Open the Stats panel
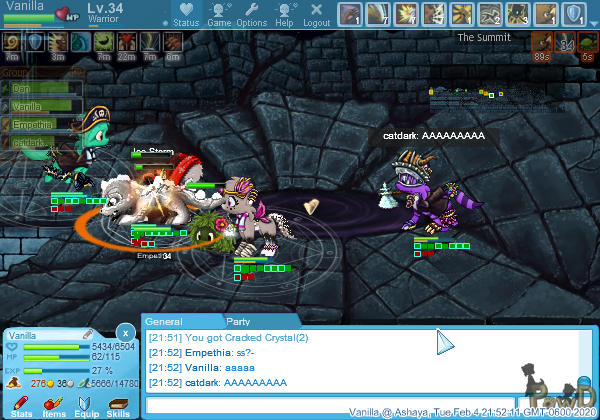The width and height of the screenshot is (600, 420). tap(21, 405)
